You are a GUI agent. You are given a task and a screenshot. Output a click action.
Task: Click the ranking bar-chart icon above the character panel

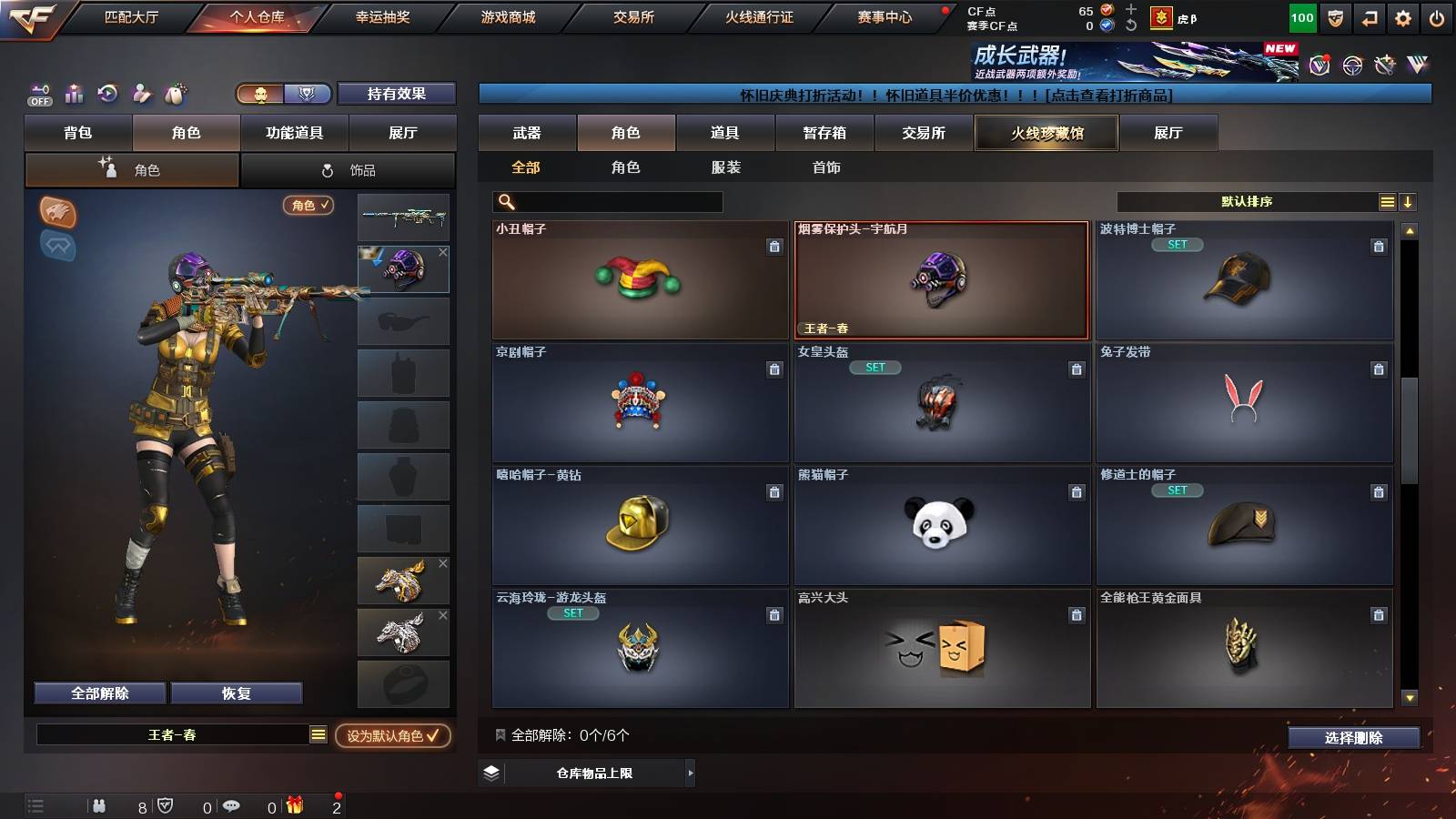click(x=74, y=94)
